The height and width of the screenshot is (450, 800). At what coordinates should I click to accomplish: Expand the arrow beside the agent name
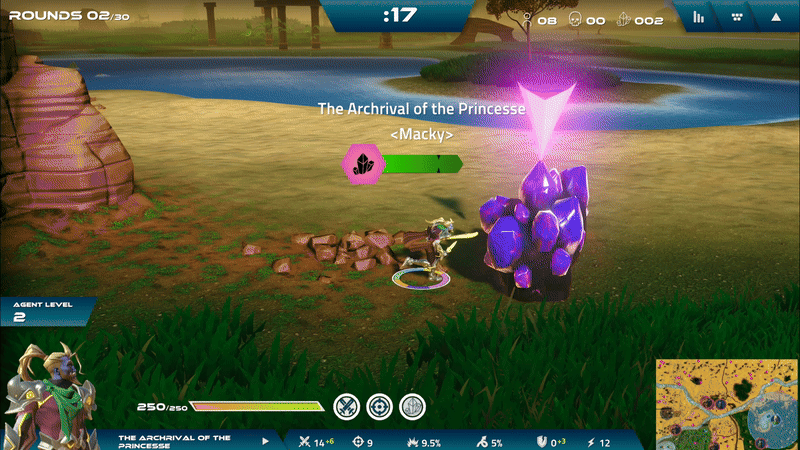pos(265,441)
